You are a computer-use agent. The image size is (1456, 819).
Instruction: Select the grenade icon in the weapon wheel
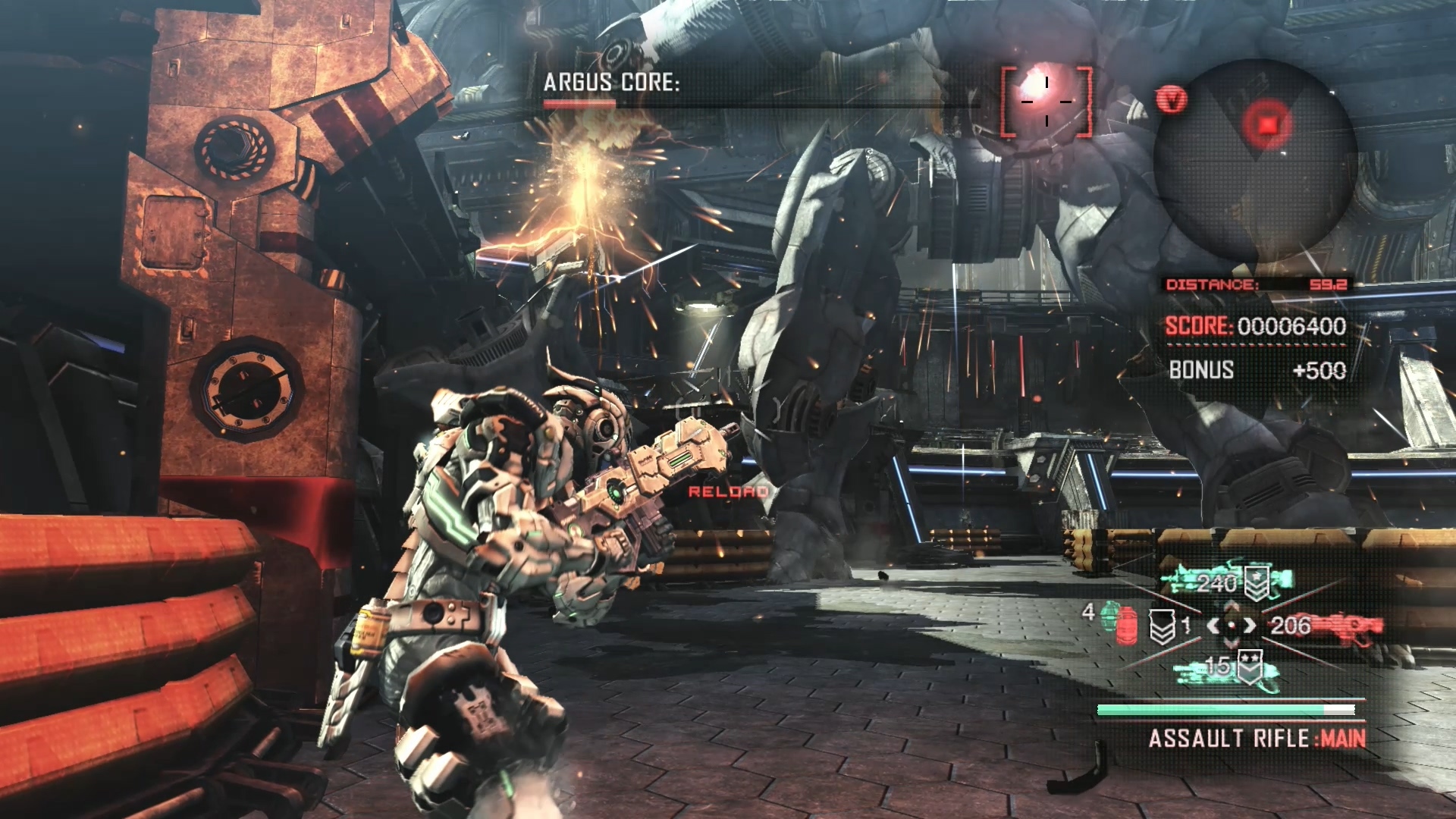tap(1116, 622)
